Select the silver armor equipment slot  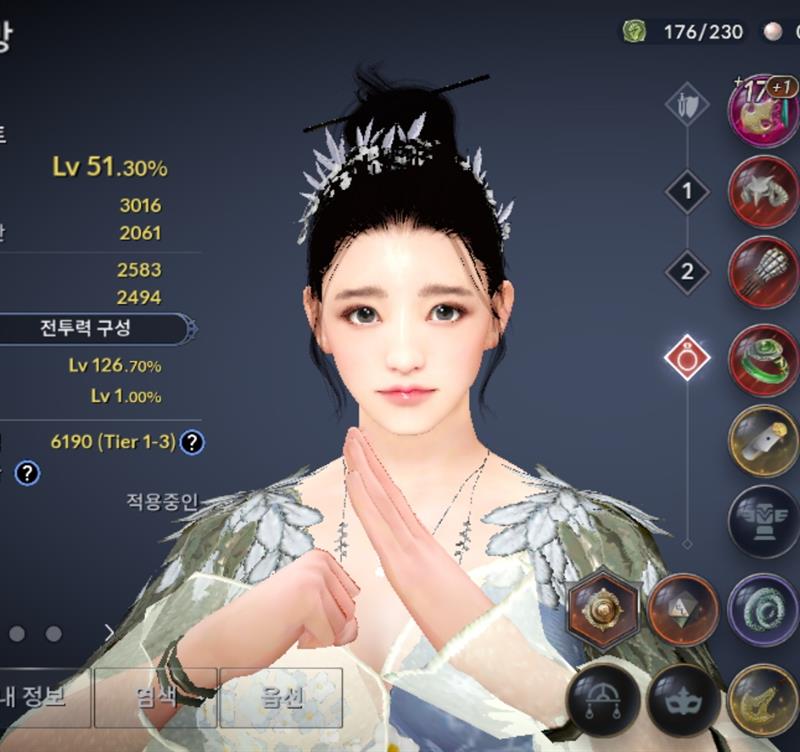[763, 191]
